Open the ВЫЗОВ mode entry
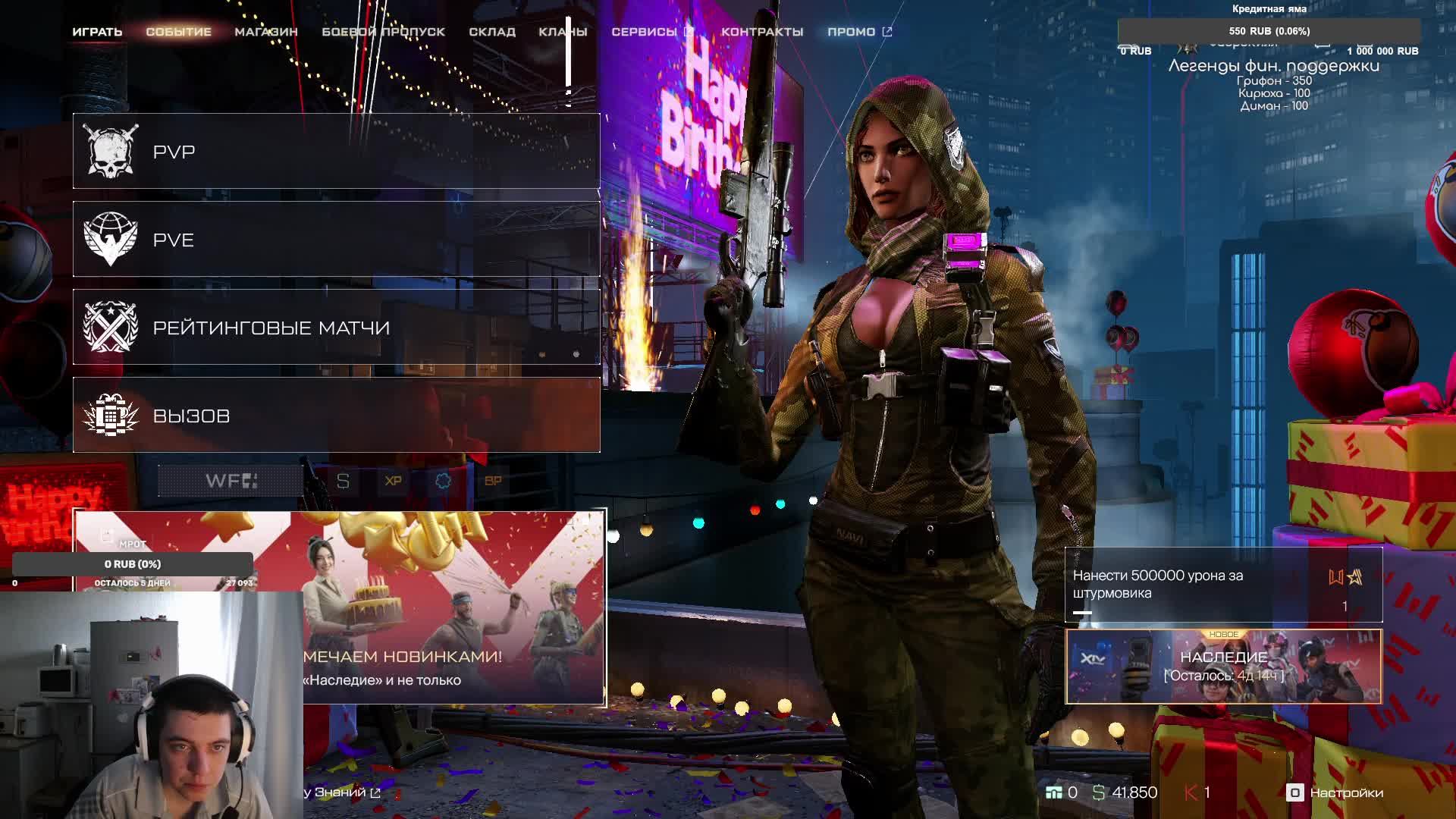Image resolution: width=1456 pixels, height=819 pixels. tap(336, 416)
